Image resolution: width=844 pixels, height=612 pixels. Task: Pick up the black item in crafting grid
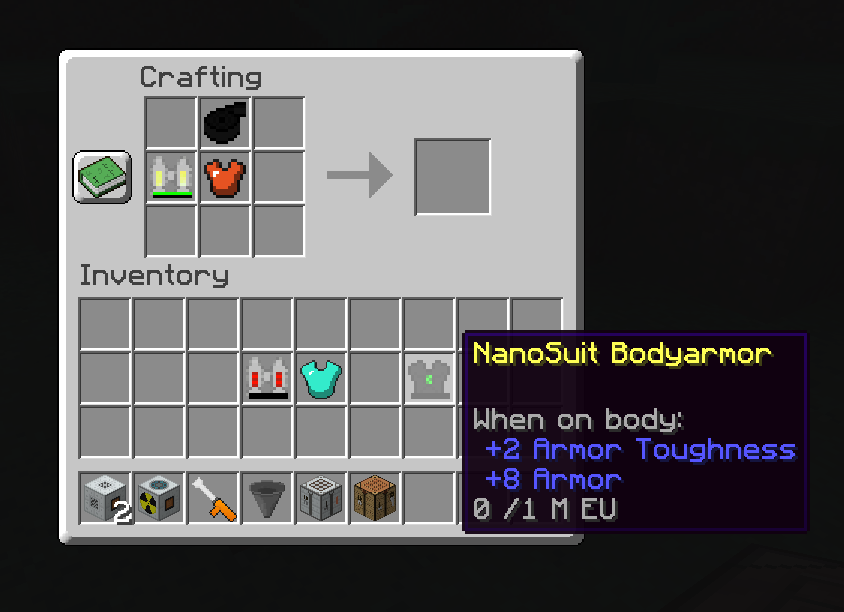coord(225,123)
